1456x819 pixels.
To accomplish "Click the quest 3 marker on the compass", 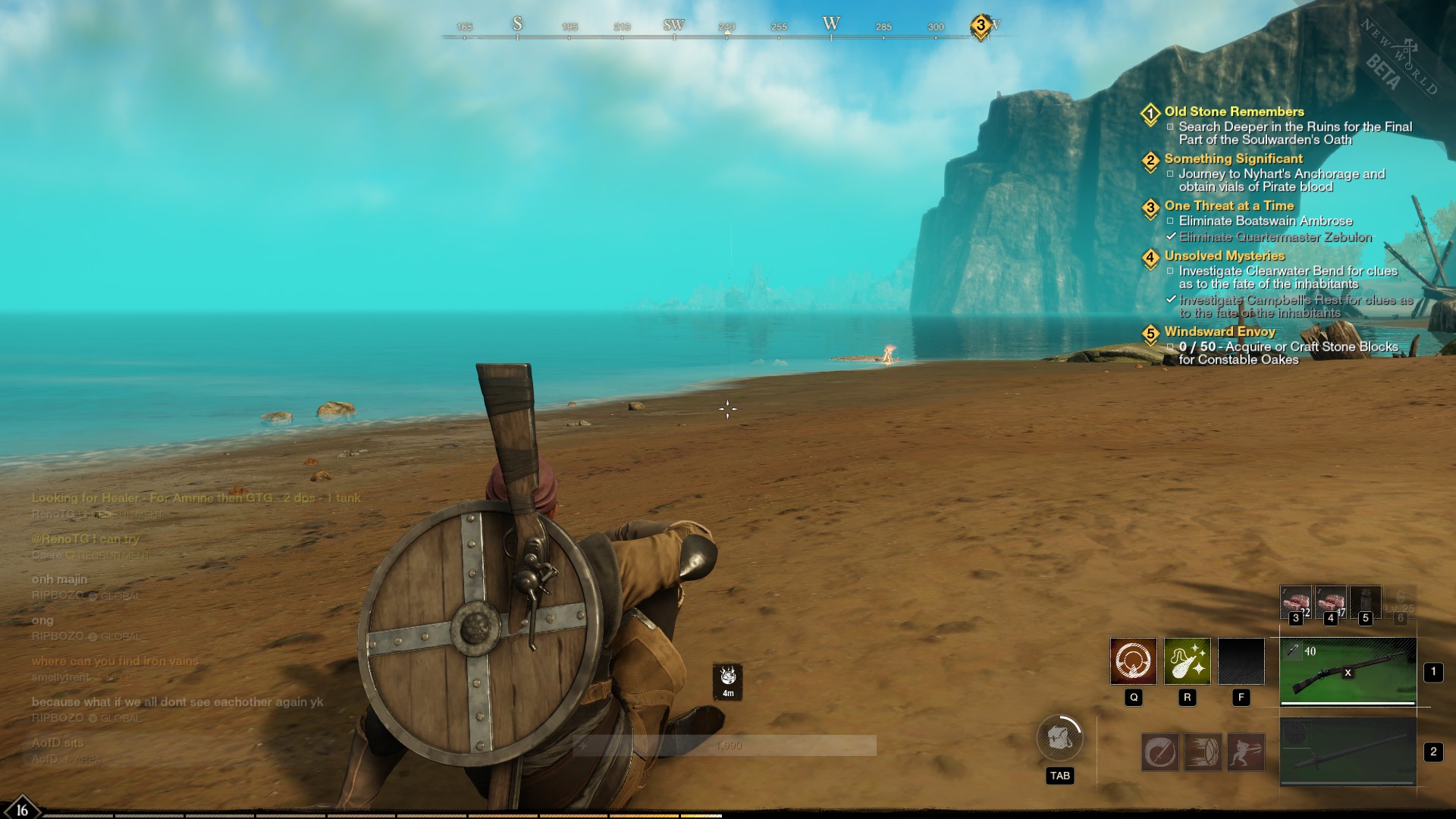I will (981, 27).
